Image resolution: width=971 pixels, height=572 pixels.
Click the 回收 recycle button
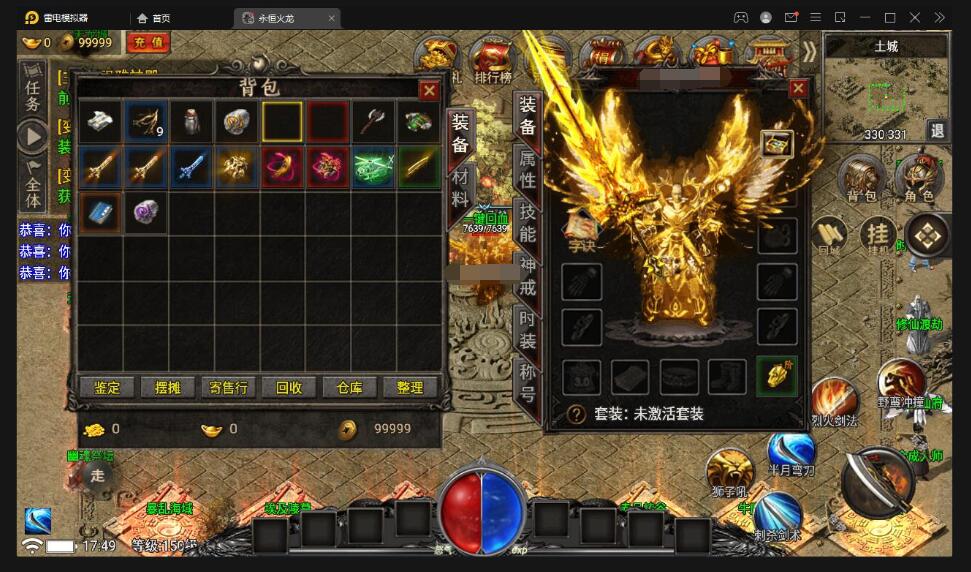pyautogui.click(x=289, y=387)
